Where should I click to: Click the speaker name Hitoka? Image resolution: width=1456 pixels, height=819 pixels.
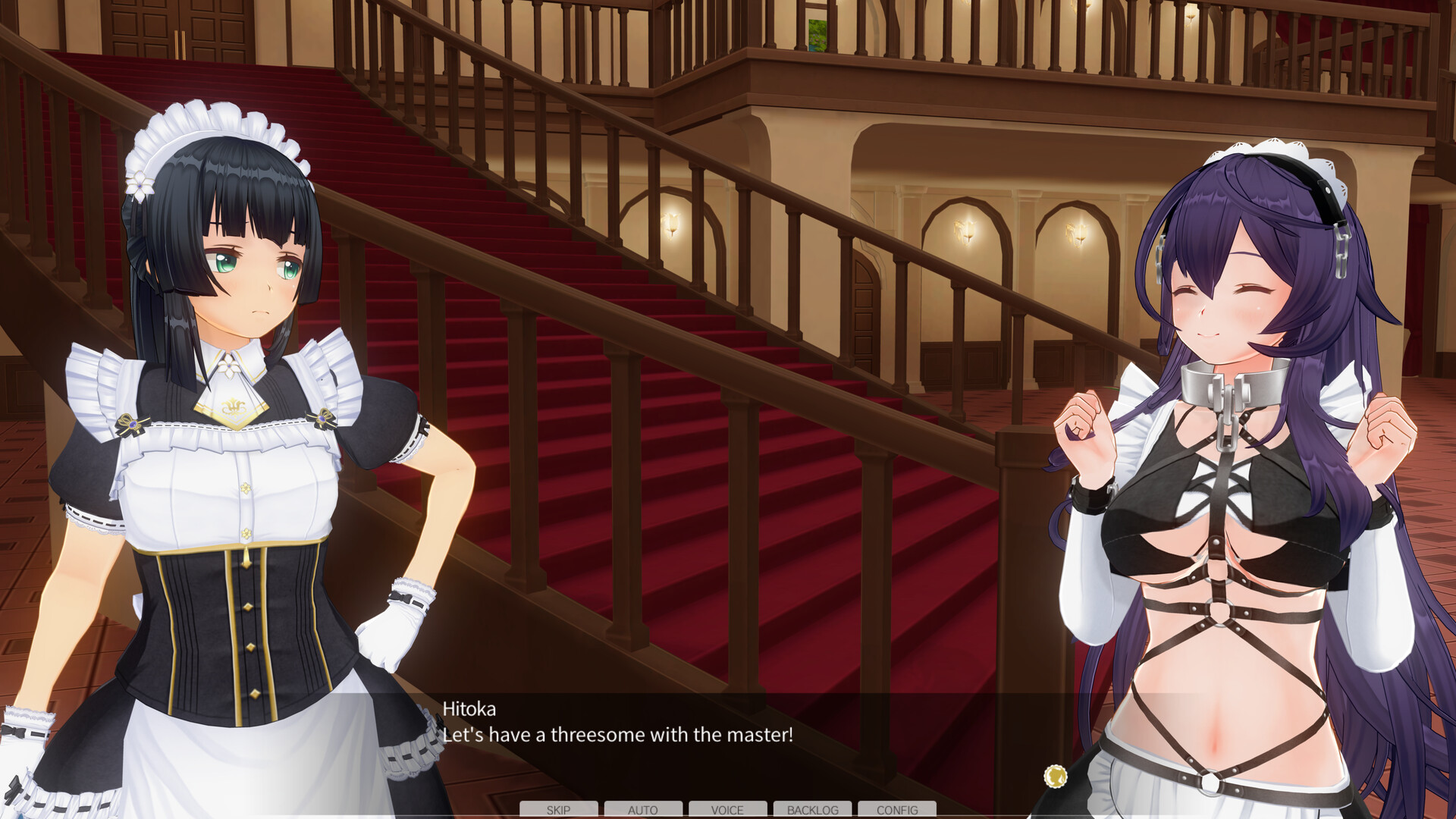click(x=469, y=710)
